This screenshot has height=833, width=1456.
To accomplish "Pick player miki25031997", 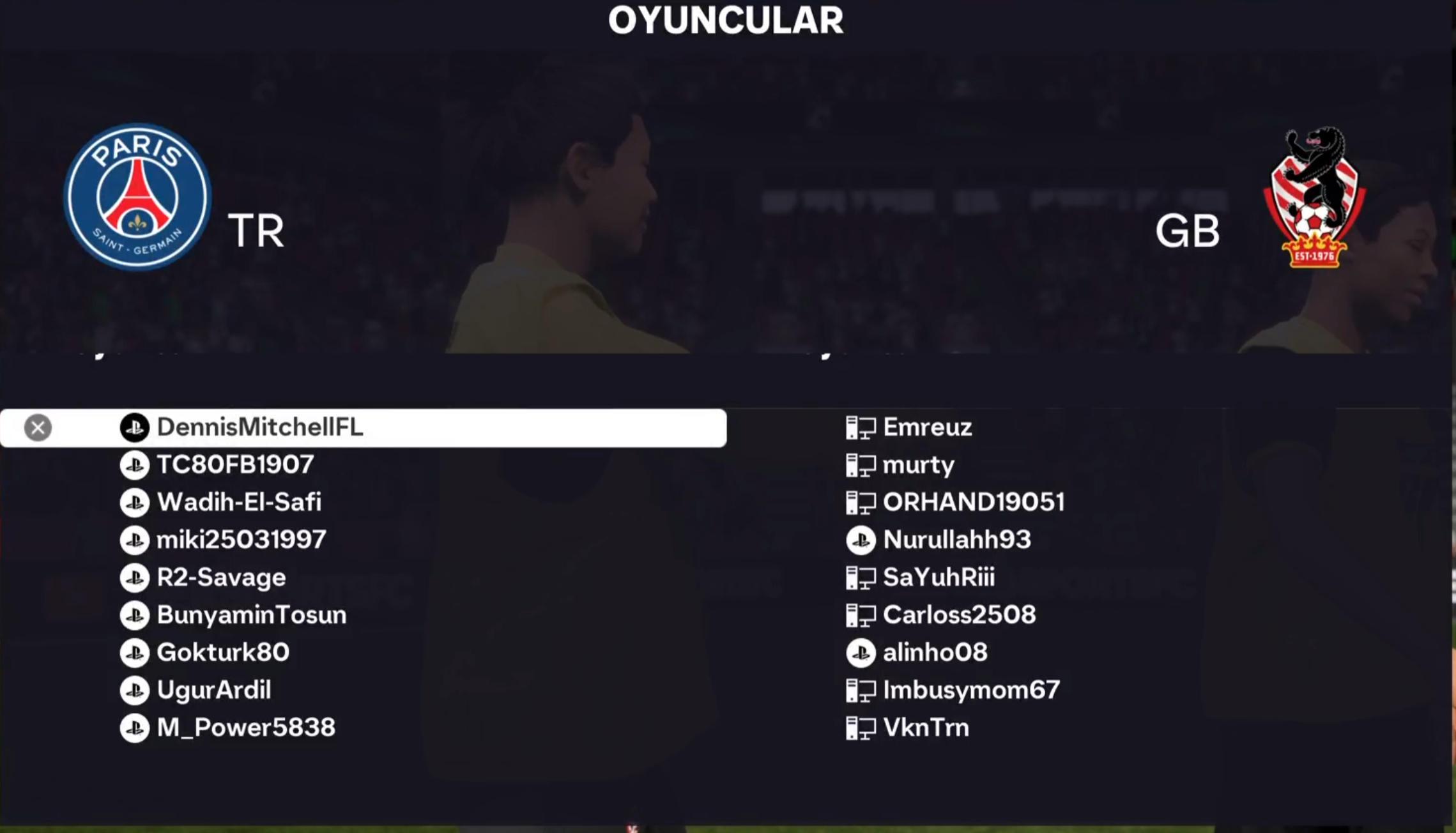I will point(241,540).
